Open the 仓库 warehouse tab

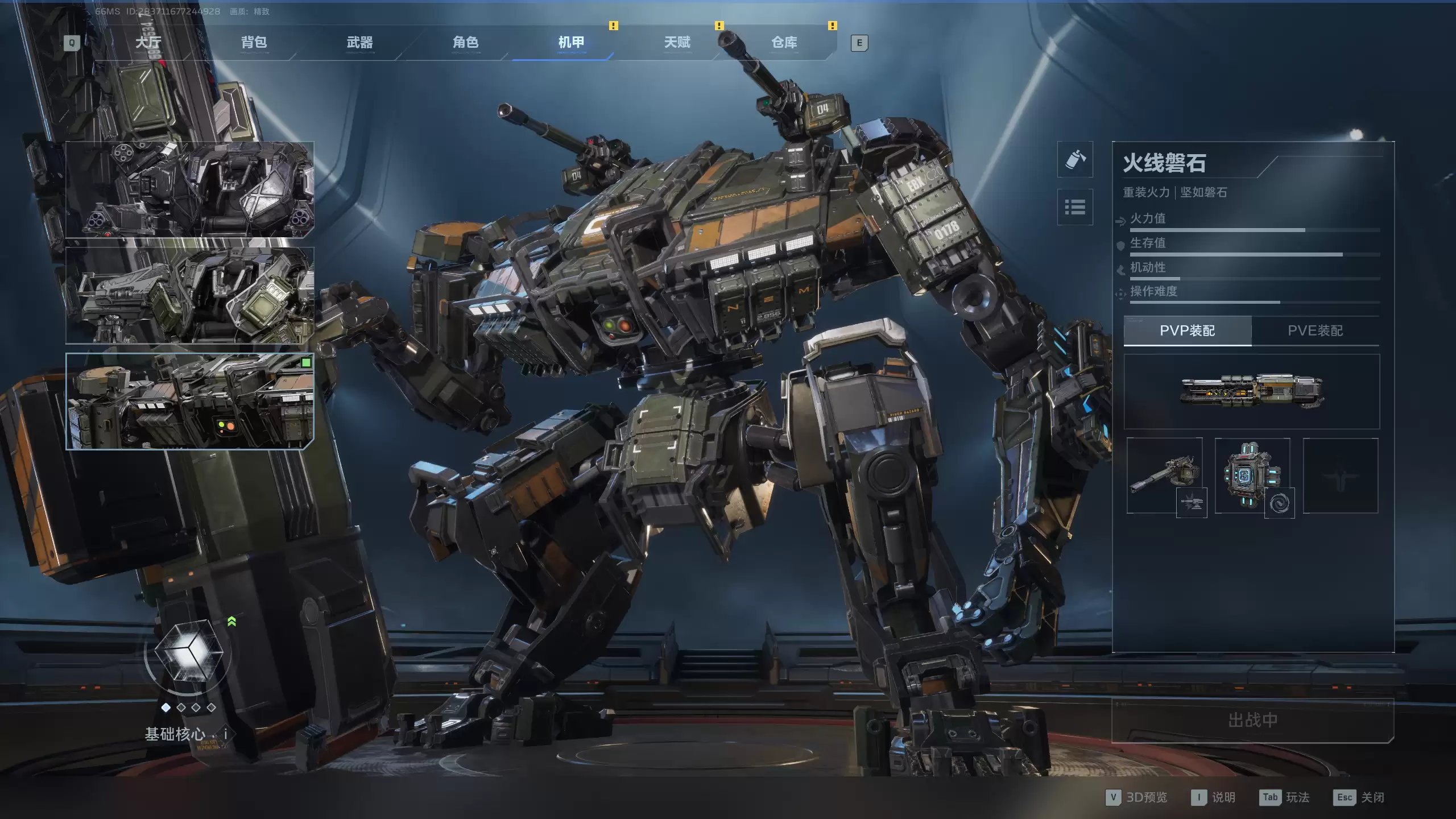(784, 43)
